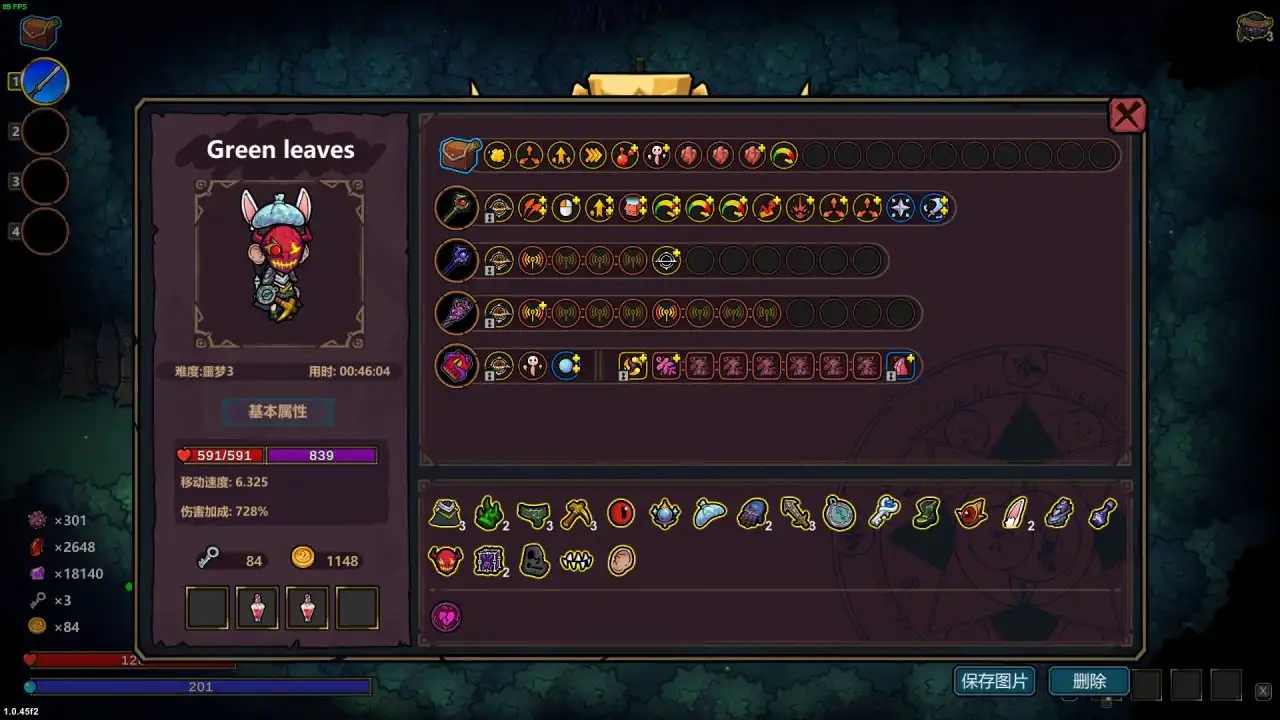Viewport: 1280px width, 720px height.
Task: Click the heart organ weapon icon
Action: (456, 365)
